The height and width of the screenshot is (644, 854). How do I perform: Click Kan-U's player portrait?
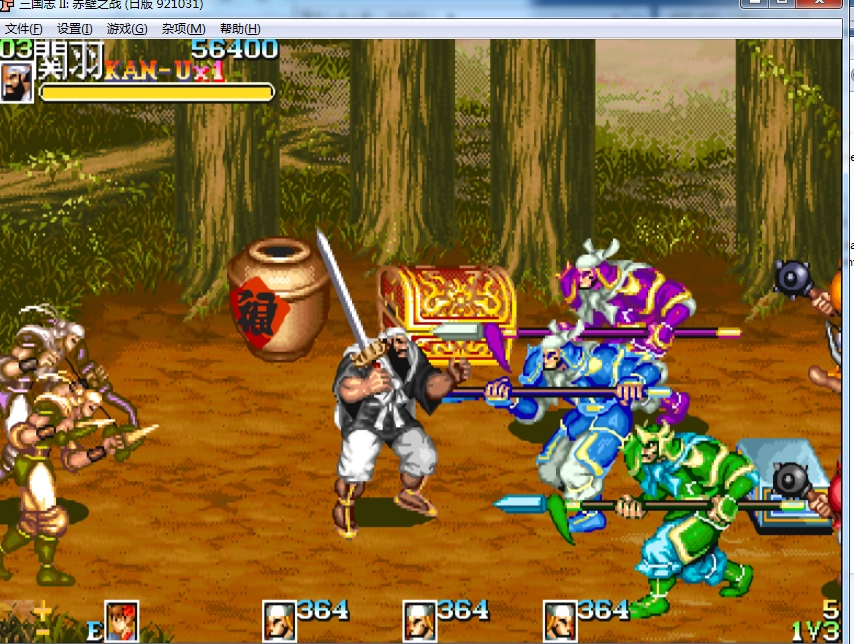(x=16, y=83)
